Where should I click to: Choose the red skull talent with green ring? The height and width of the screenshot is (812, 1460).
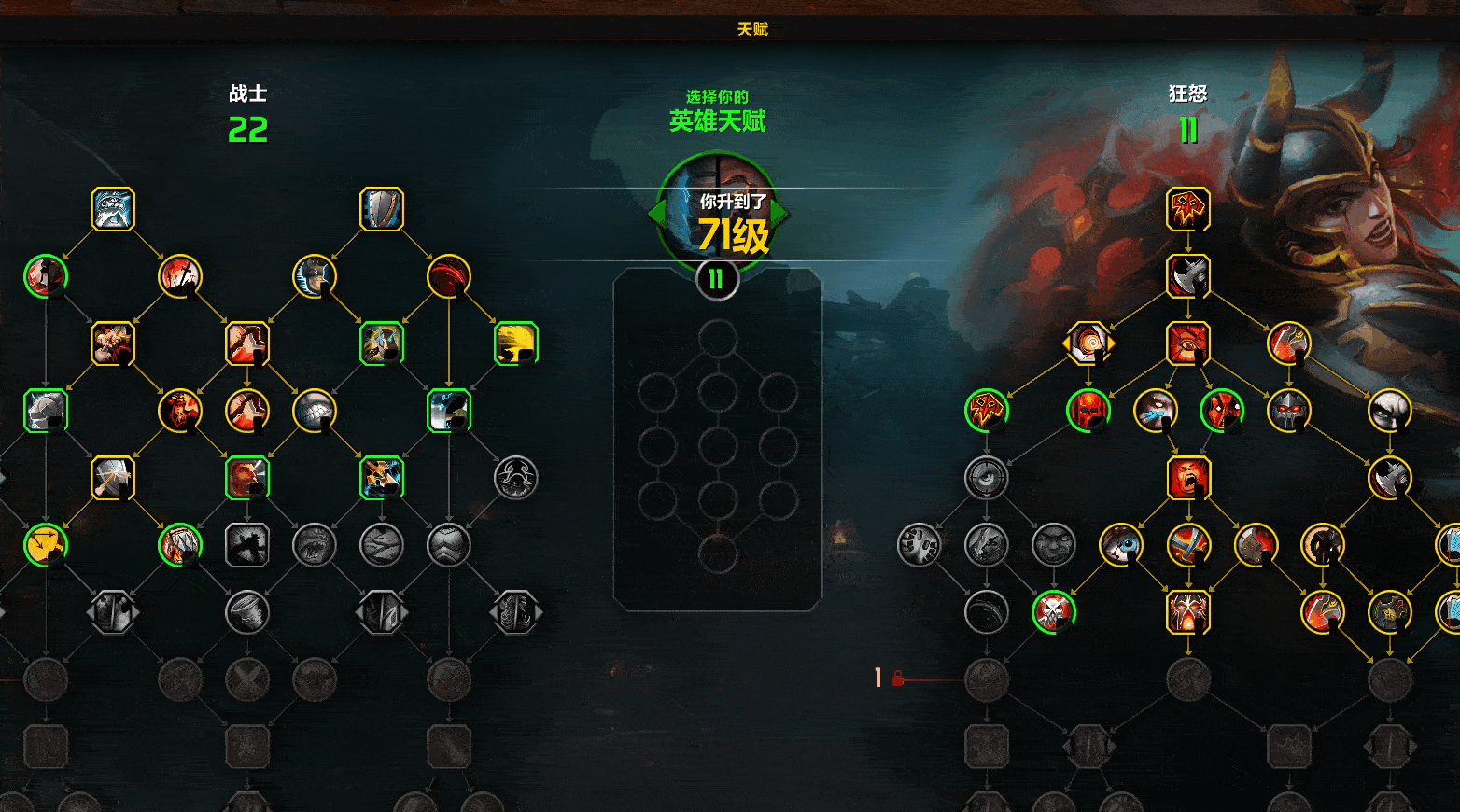pyautogui.click(x=1088, y=411)
